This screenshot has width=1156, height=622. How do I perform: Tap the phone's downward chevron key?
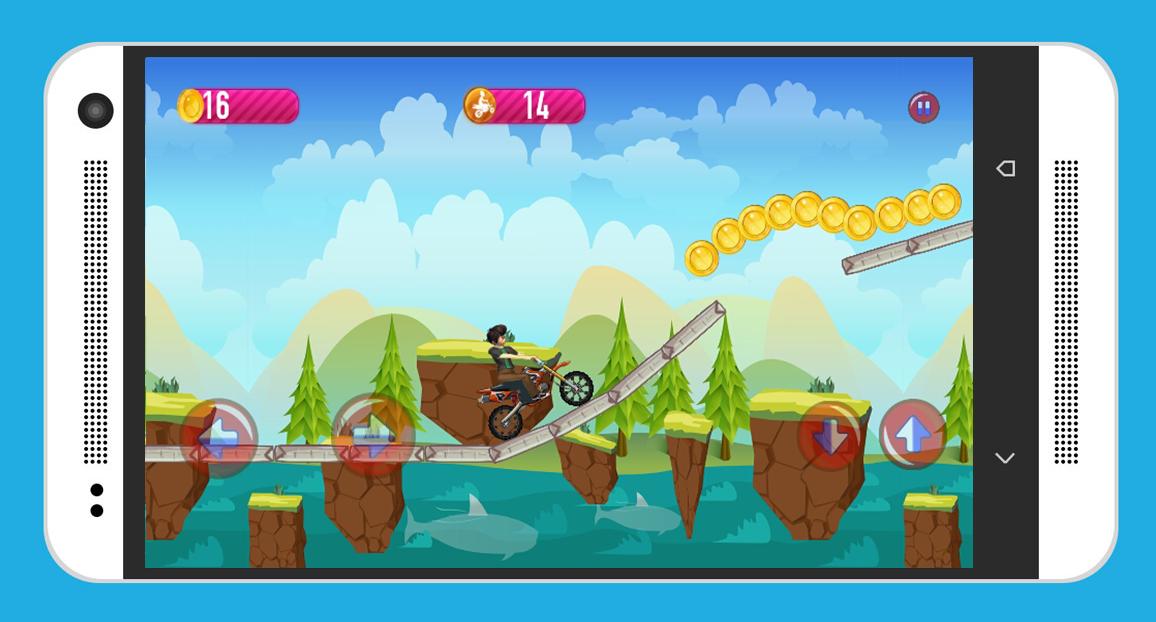click(1005, 458)
